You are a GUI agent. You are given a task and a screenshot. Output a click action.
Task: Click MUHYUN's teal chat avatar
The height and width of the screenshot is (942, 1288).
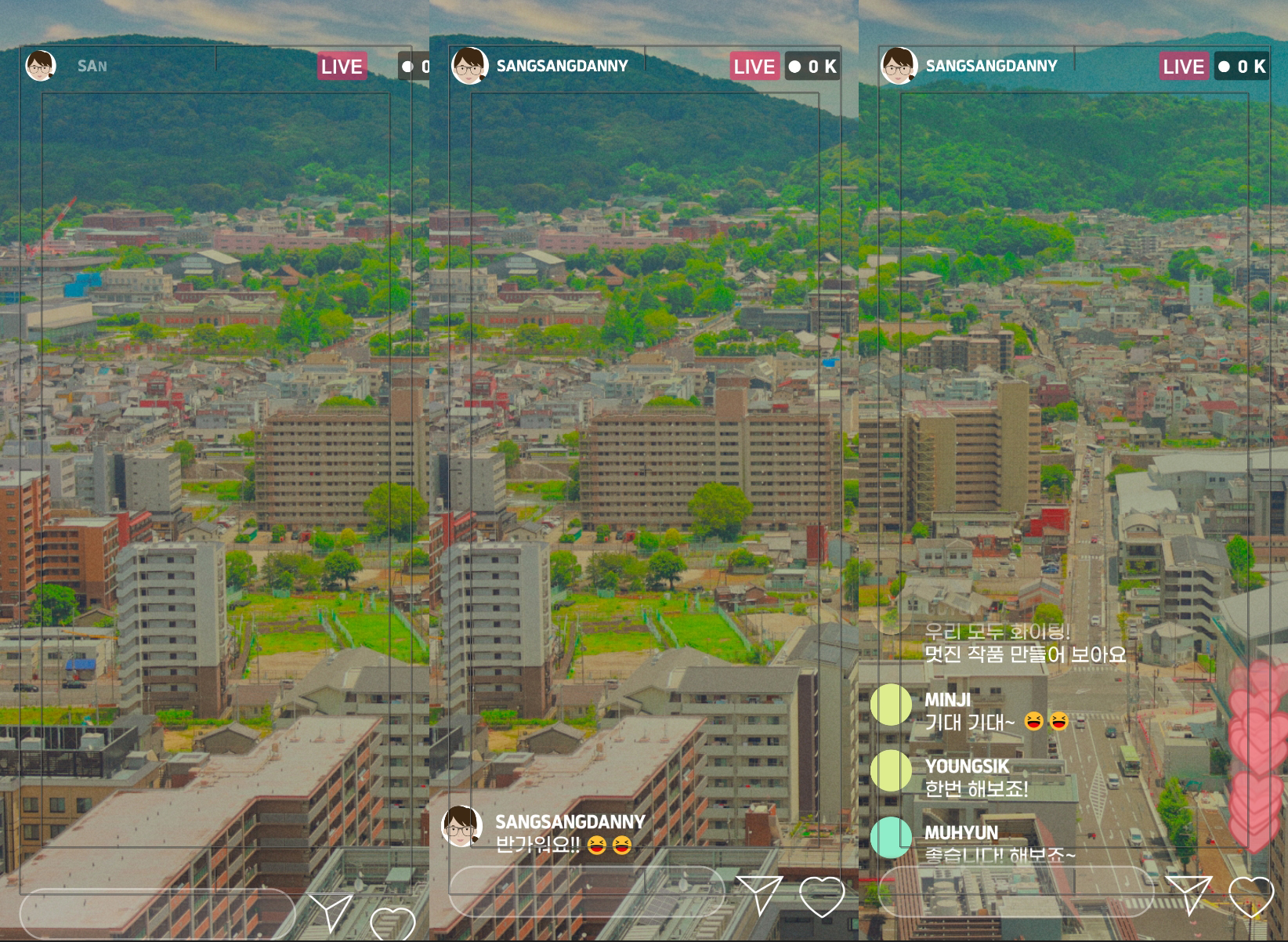(891, 837)
